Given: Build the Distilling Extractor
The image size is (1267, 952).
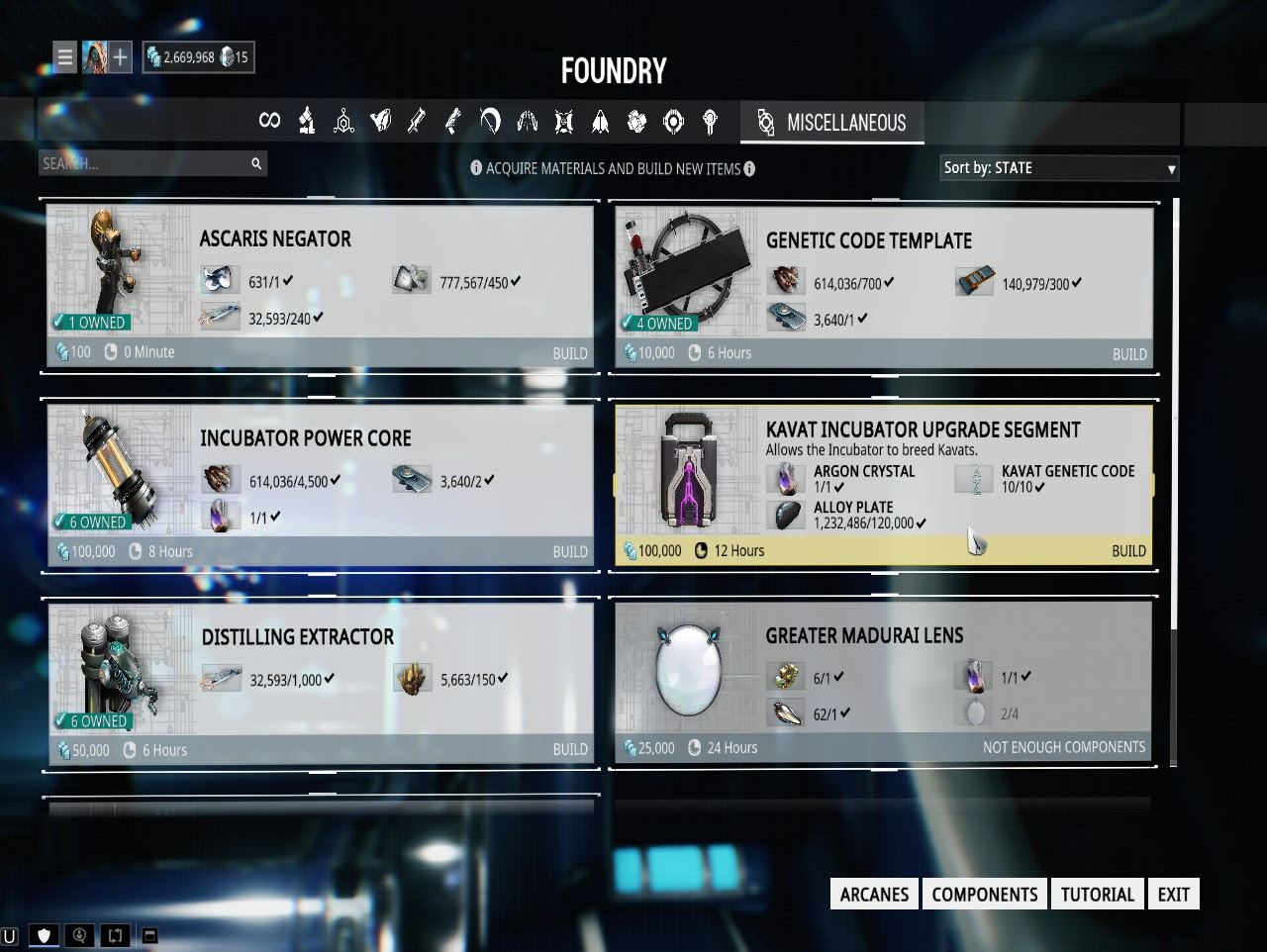Looking at the screenshot, I should click(569, 749).
